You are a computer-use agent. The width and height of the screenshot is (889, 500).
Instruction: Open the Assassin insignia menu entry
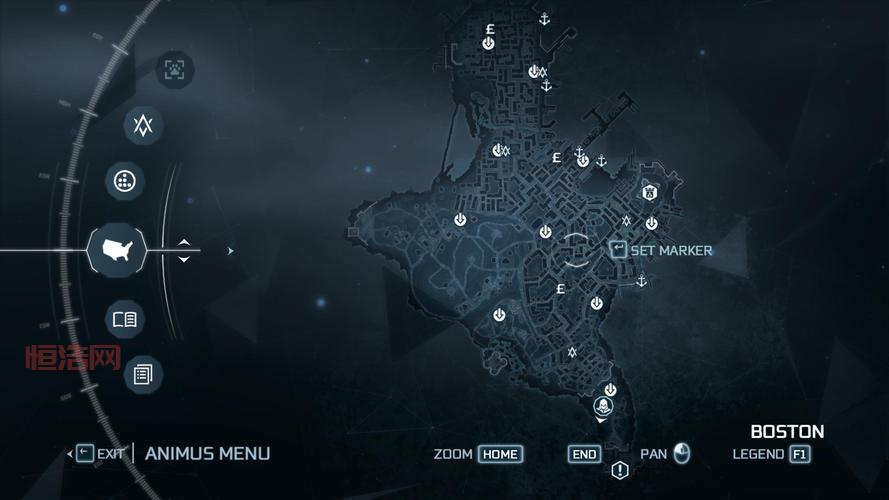[x=143, y=125]
